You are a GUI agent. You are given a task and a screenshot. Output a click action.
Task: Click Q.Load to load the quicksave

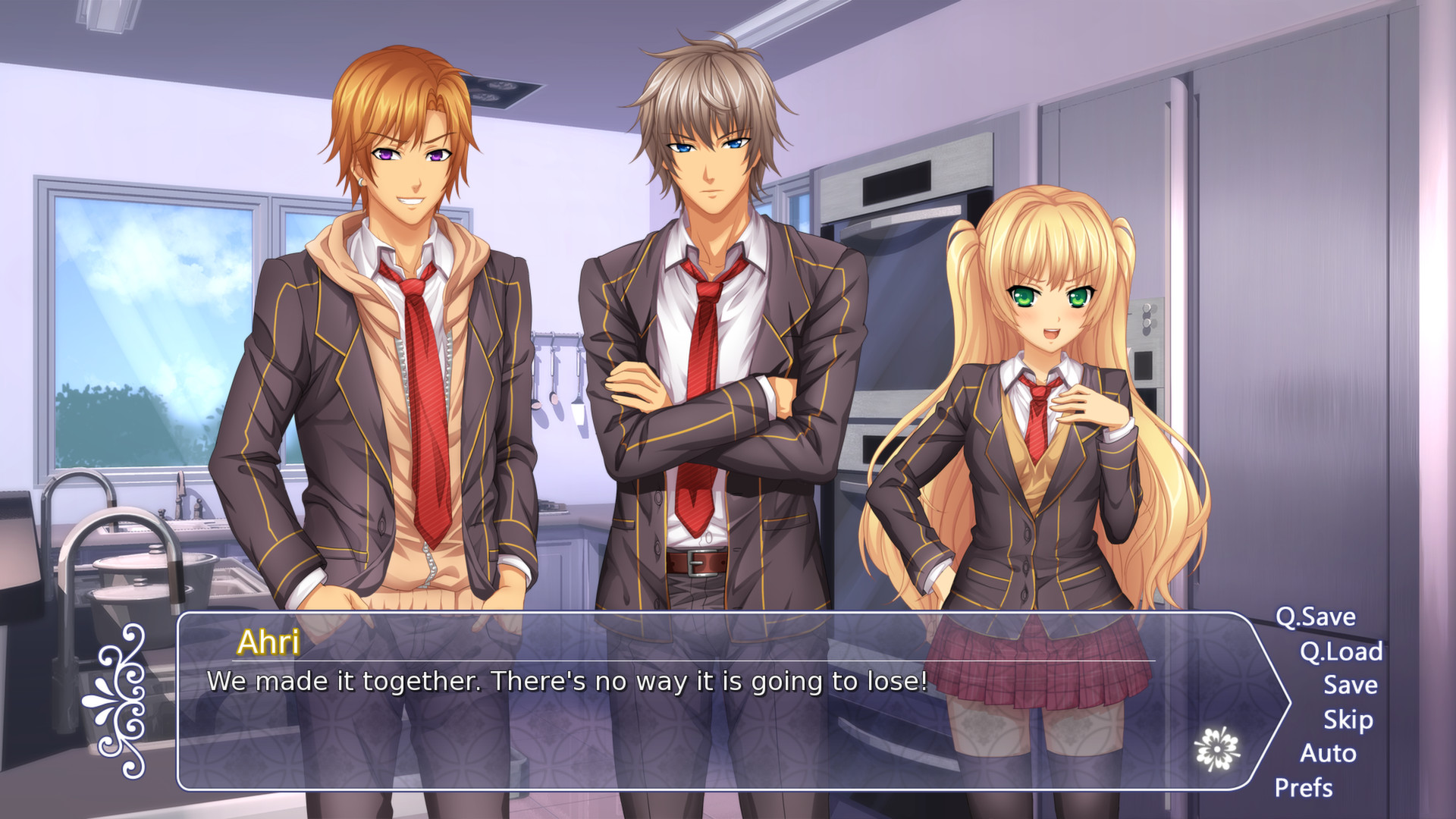[x=1341, y=651]
